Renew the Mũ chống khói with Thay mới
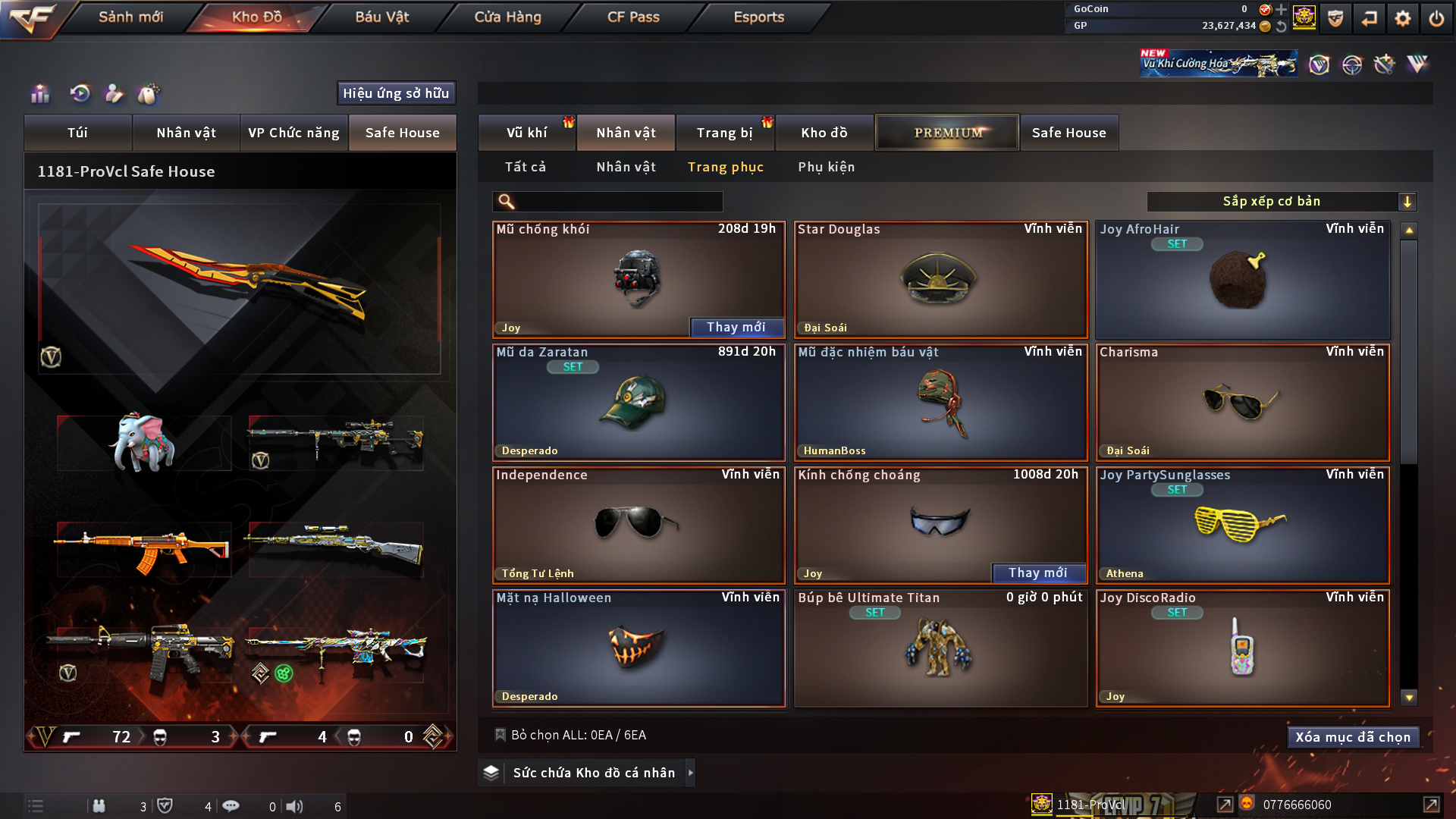 [x=736, y=327]
